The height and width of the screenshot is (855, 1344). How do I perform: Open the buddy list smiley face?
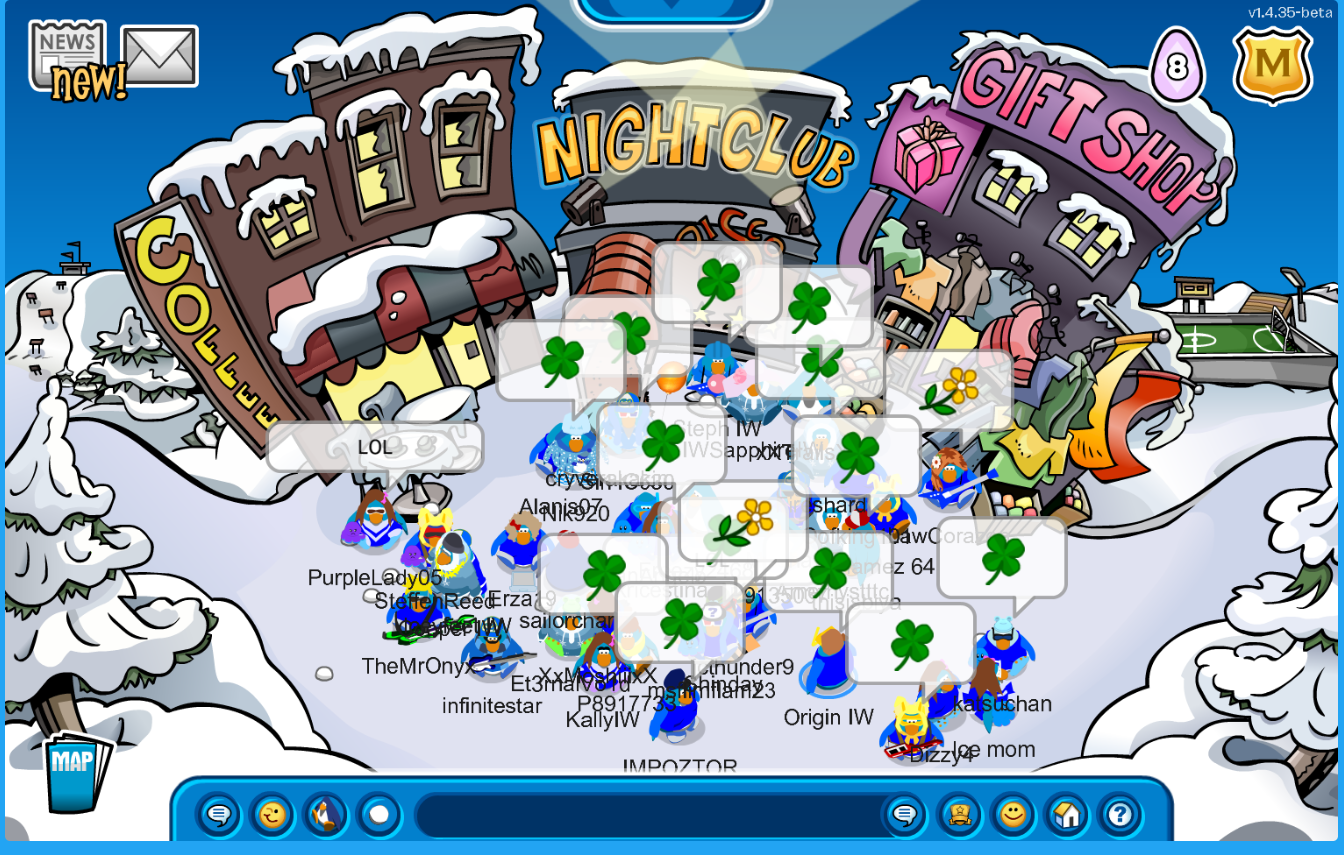coord(1013,815)
